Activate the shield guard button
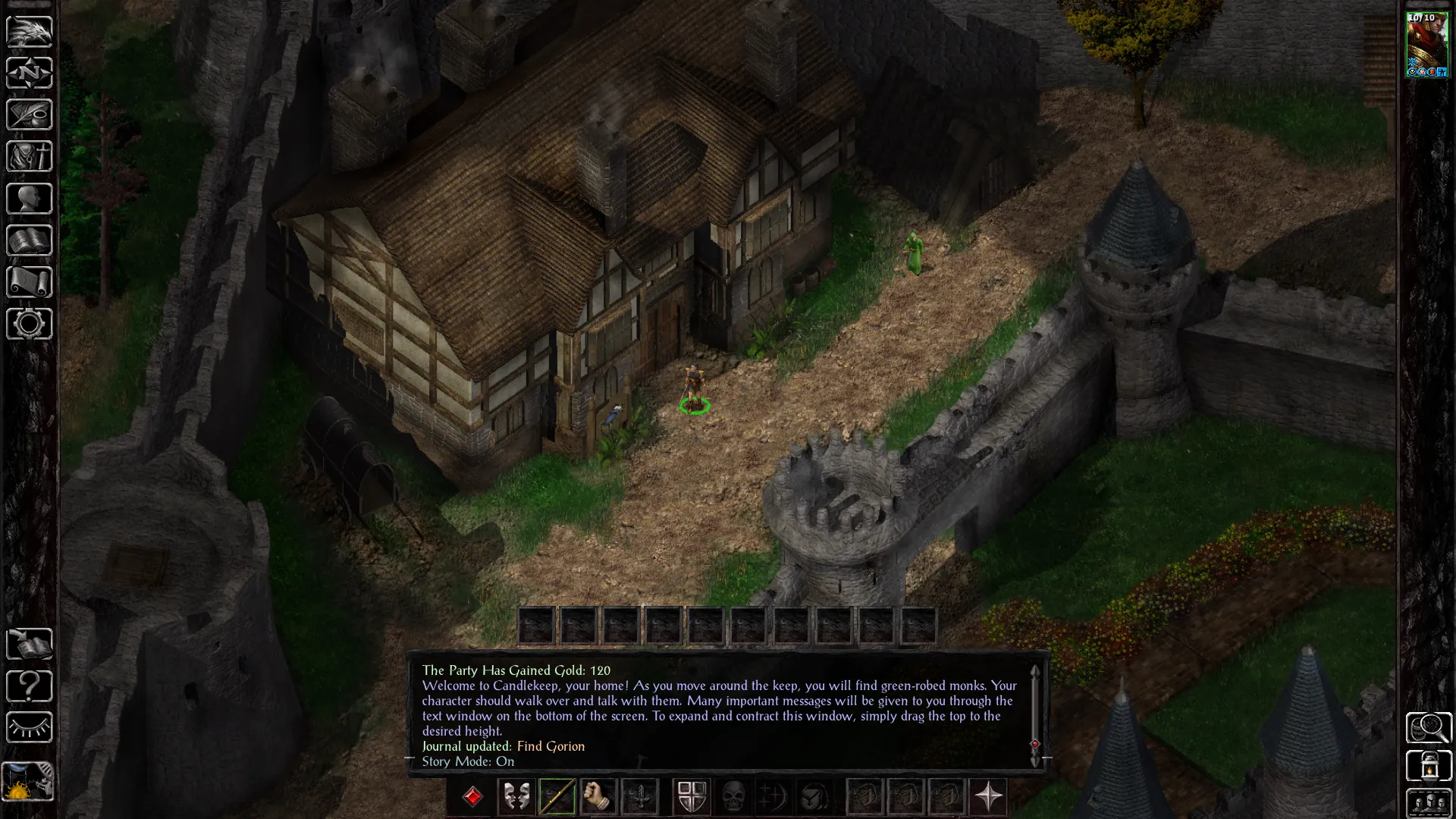Image resolution: width=1456 pixels, height=819 pixels. point(692,796)
